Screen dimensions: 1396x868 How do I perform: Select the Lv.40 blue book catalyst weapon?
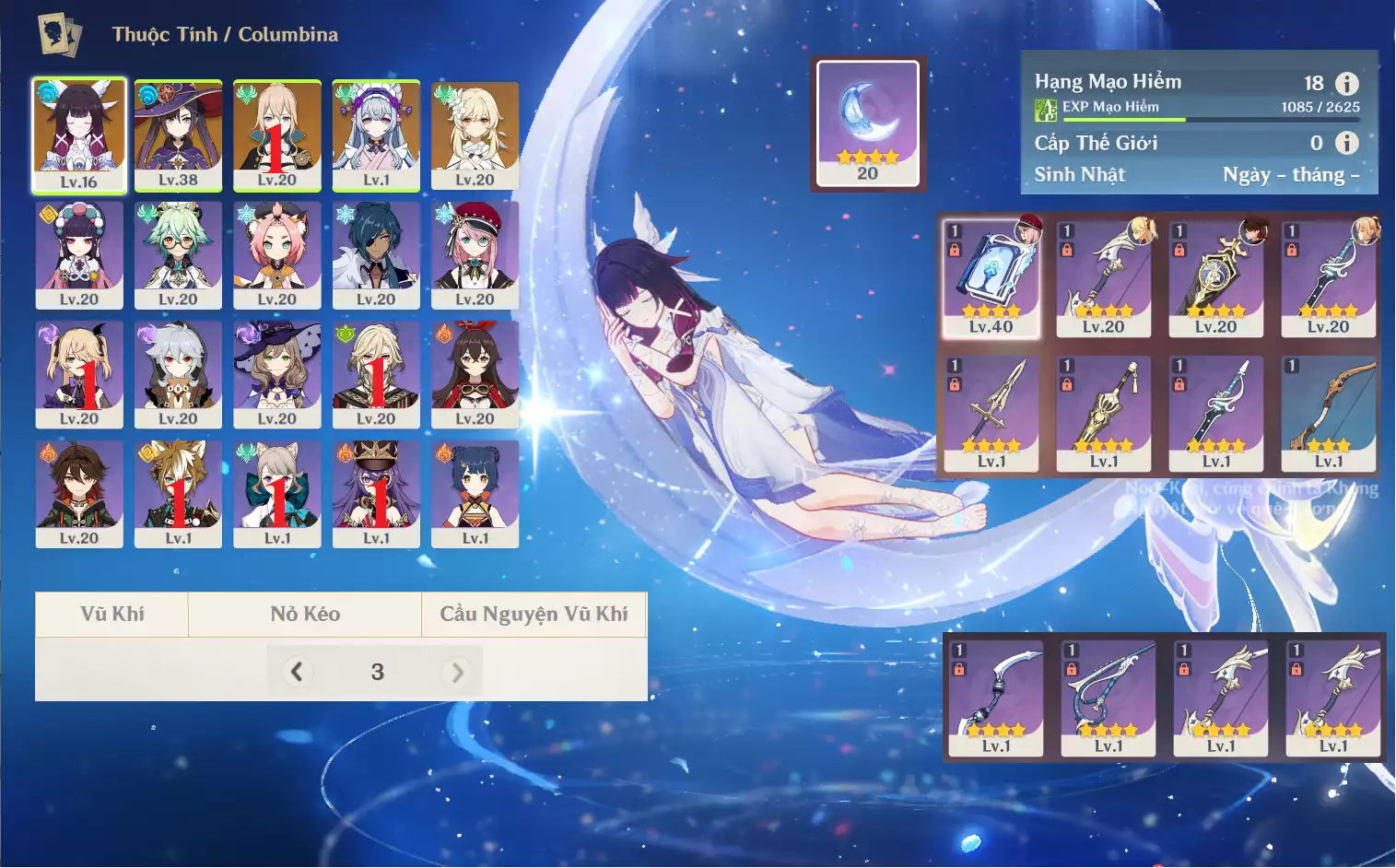coord(991,277)
